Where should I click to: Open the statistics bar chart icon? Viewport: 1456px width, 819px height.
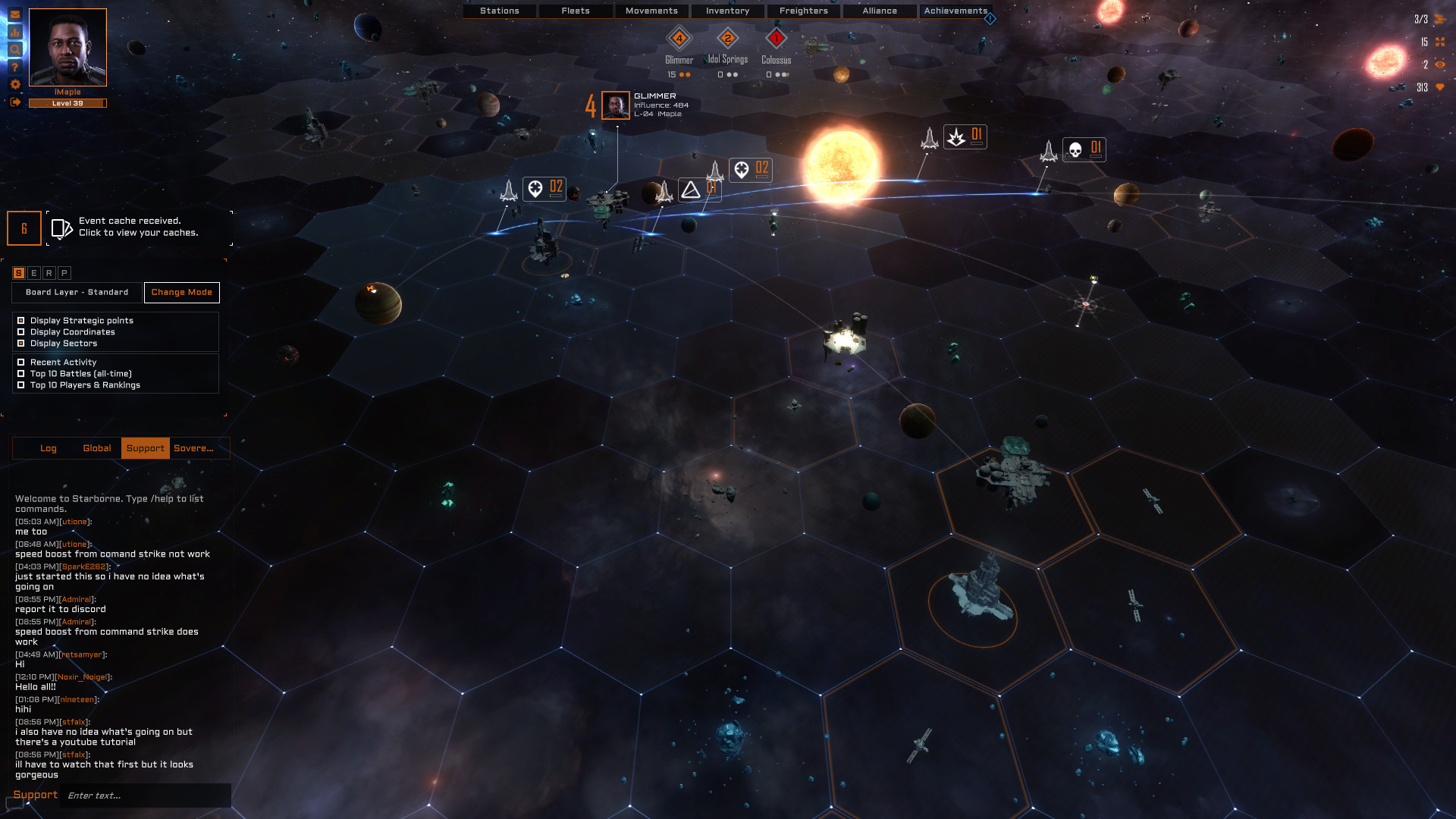click(15, 33)
